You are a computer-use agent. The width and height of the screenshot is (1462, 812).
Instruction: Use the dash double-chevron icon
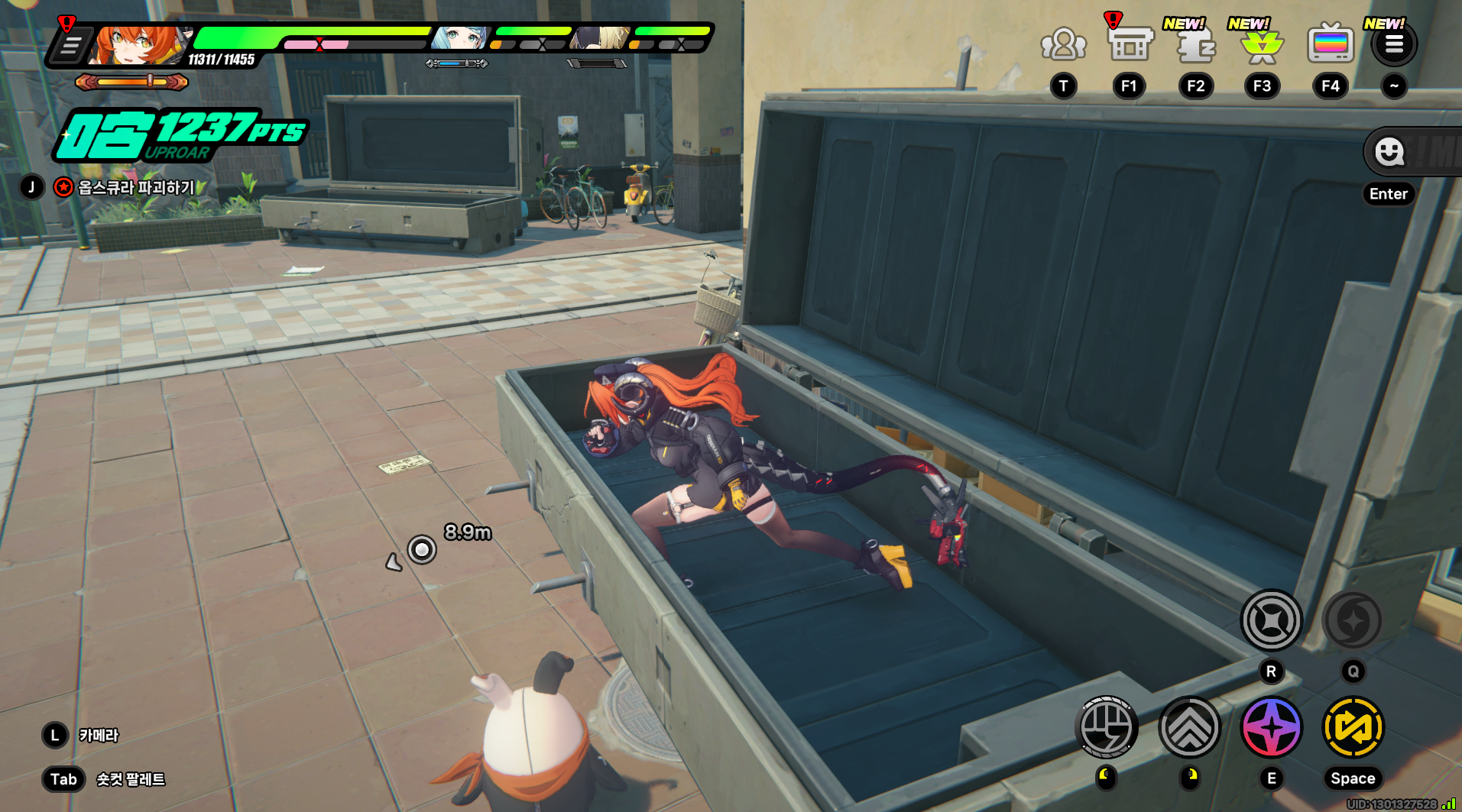(x=1189, y=727)
